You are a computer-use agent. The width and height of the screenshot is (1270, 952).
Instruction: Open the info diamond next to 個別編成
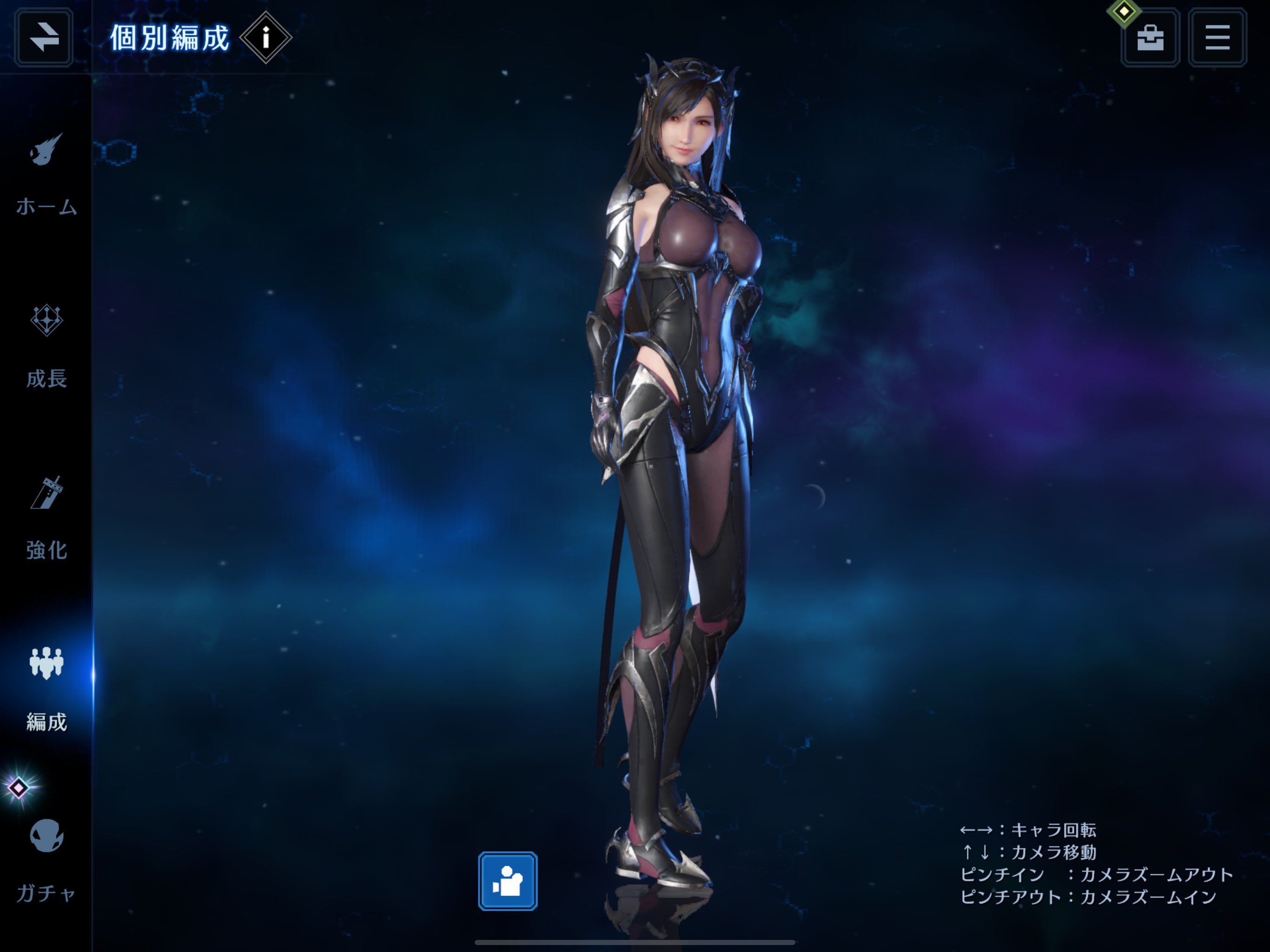coord(265,38)
